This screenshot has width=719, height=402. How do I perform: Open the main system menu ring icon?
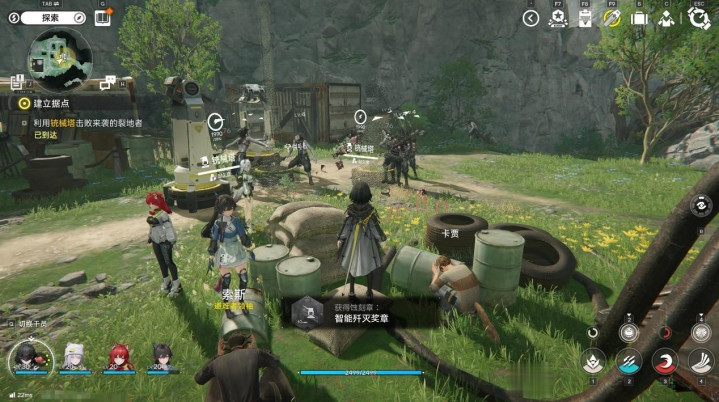(699, 18)
